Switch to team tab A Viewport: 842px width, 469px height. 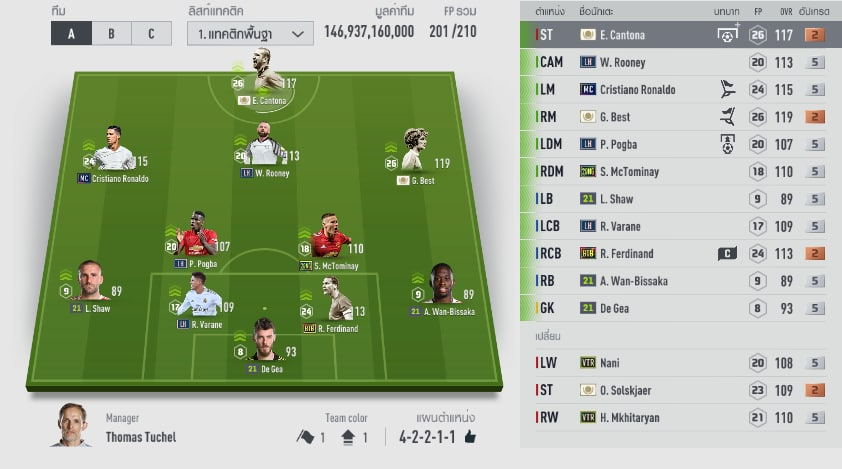pyautogui.click(x=71, y=33)
